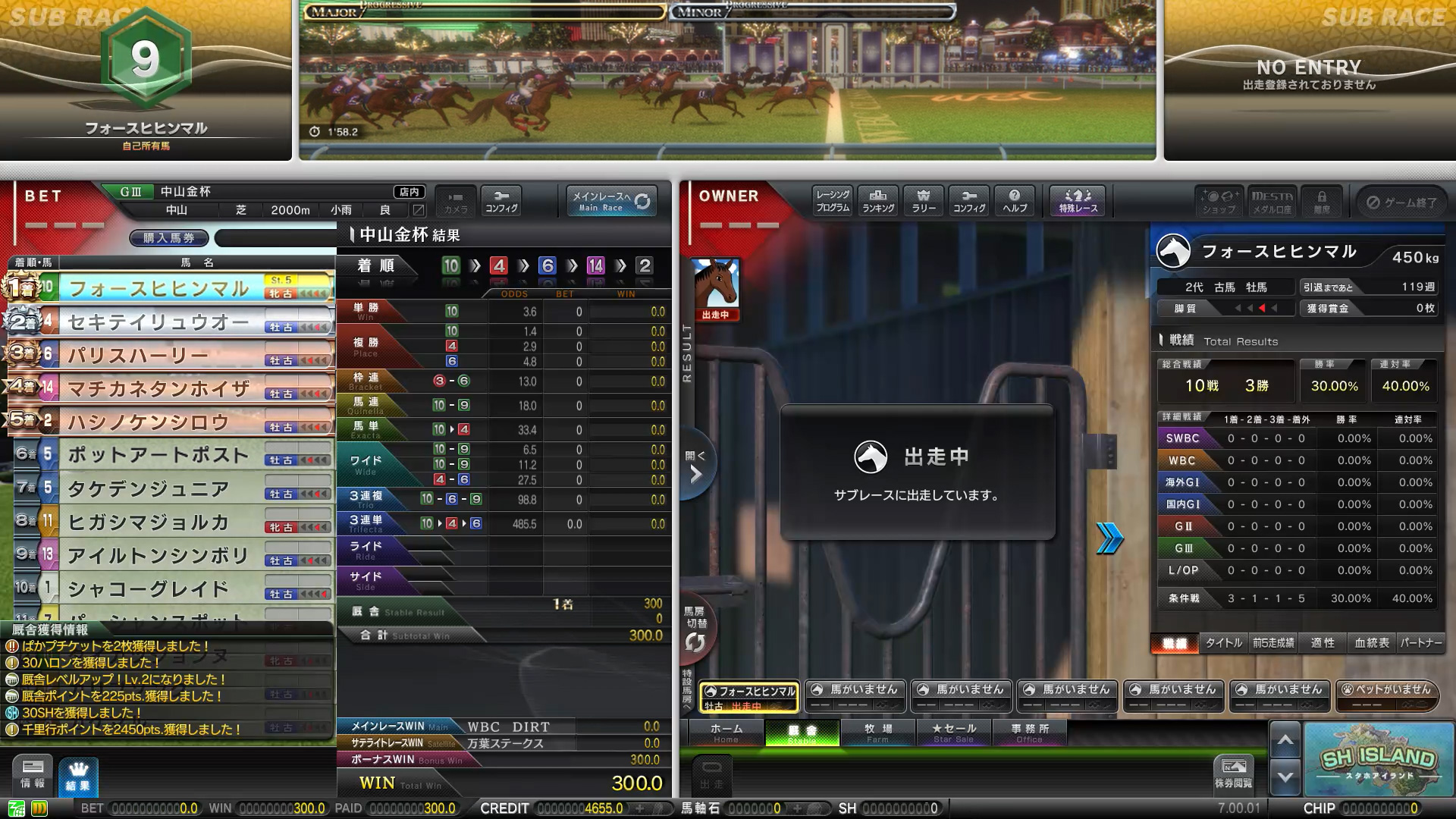Open the owner panel Config button
The image size is (1456, 819).
[x=969, y=201]
